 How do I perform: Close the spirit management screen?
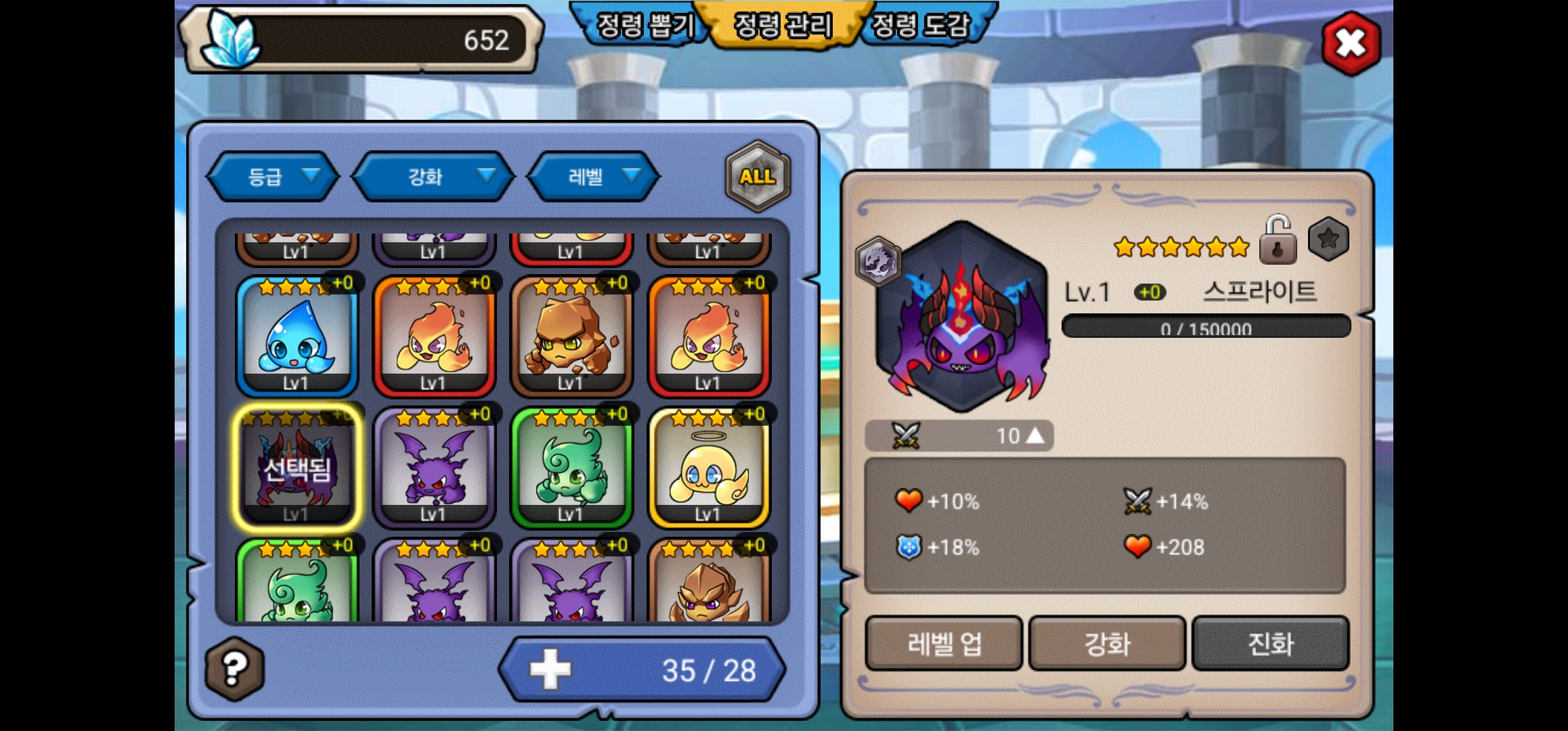click(x=1351, y=44)
